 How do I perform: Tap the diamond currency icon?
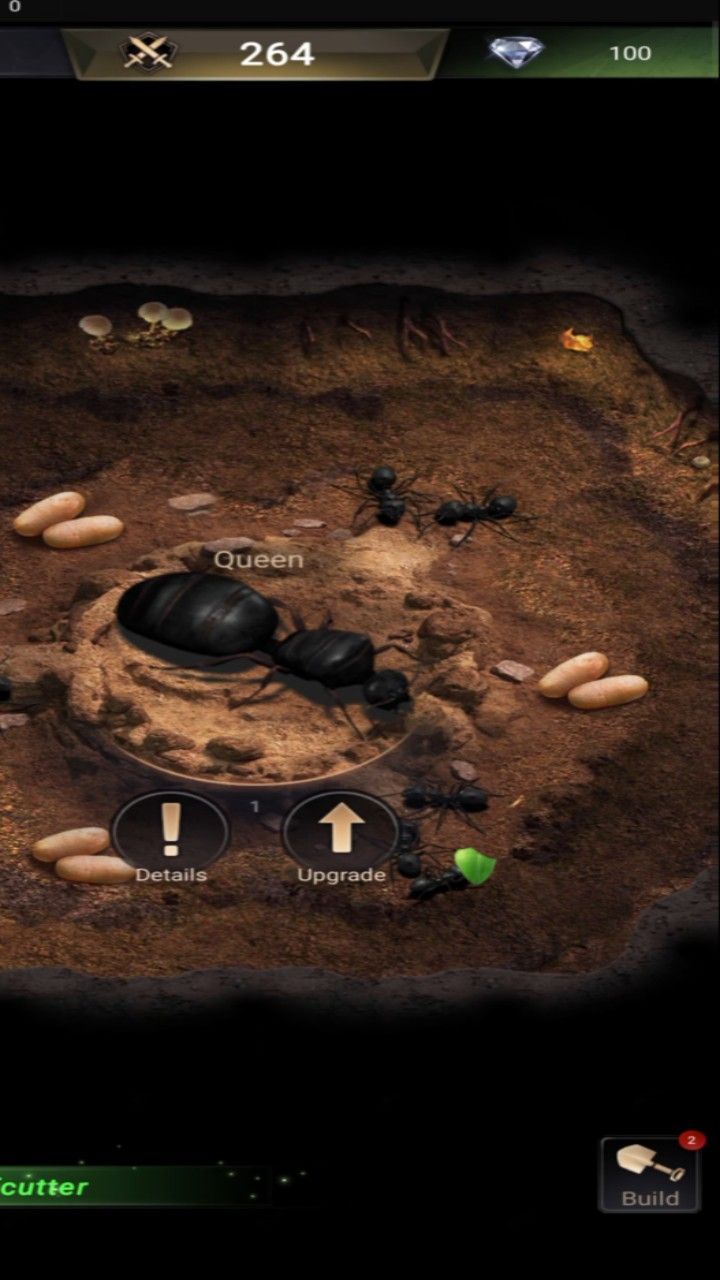click(516, 52)
